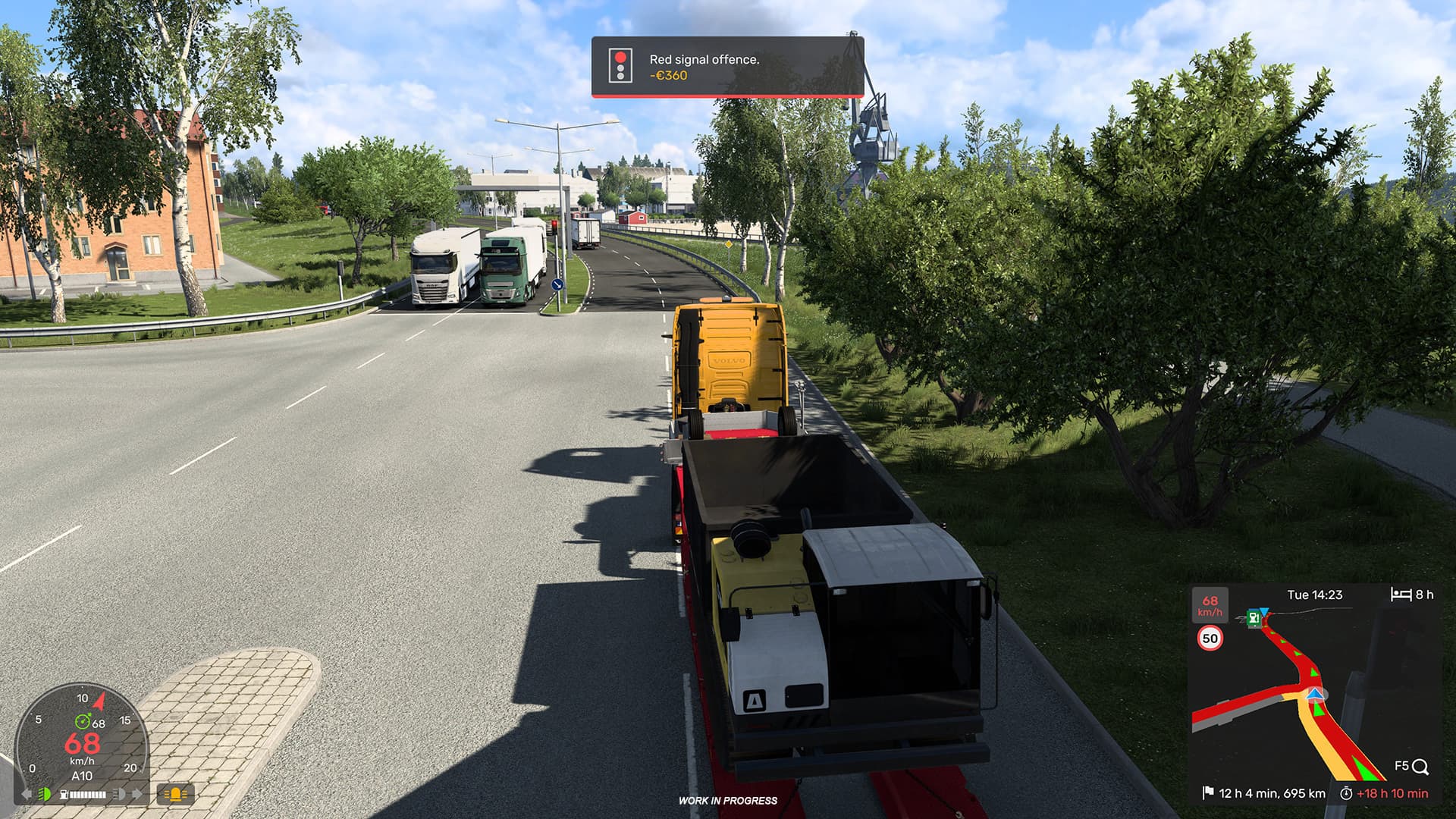The image size is (1456, 819).
Task: Toggle the right turn signal arrow
Action: 136,794
